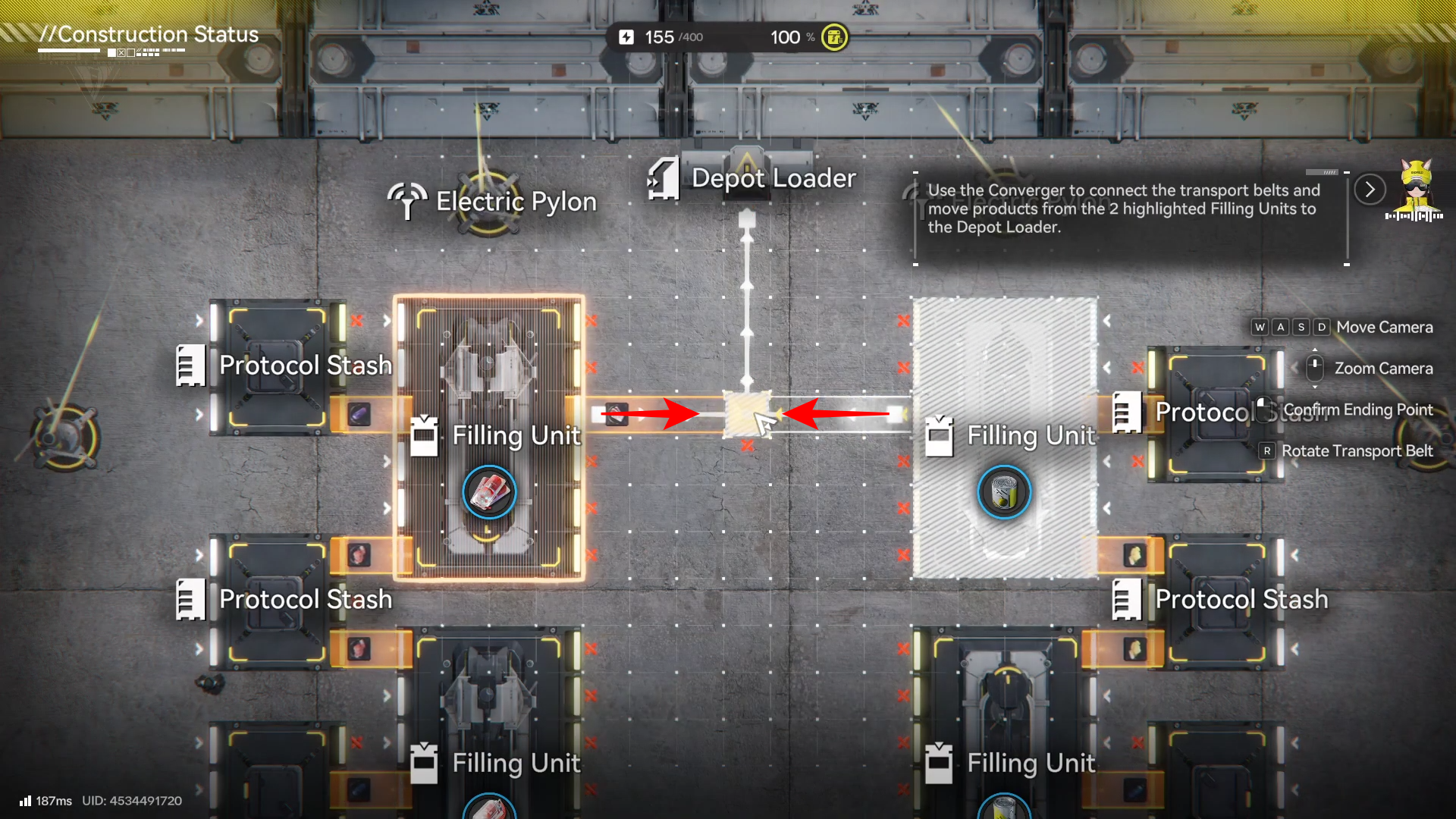
Task: Click the canned product icon on the white-highlighted unit
Action: coord(1004,492)
